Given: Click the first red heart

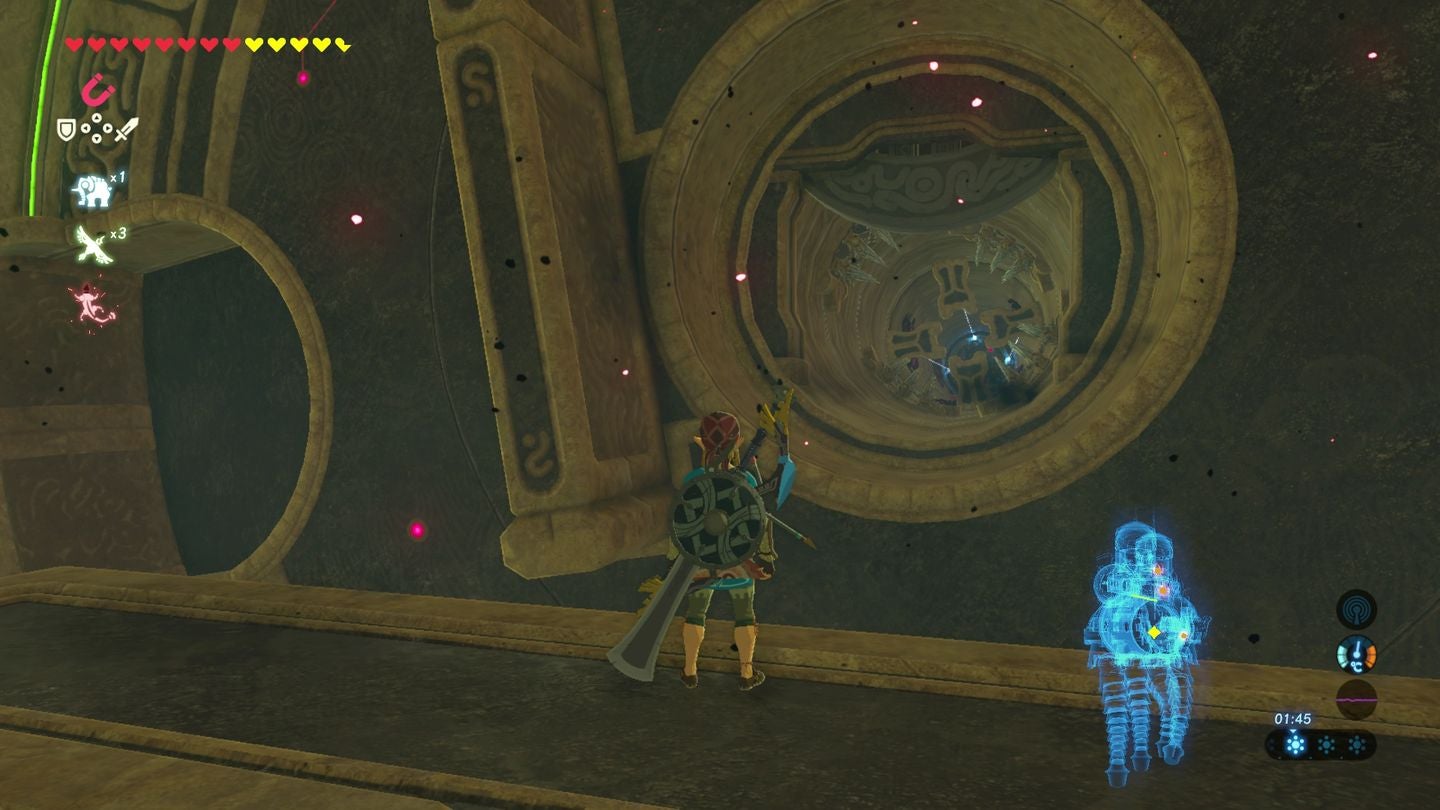Looking at the screenshot, I should 74,43.
